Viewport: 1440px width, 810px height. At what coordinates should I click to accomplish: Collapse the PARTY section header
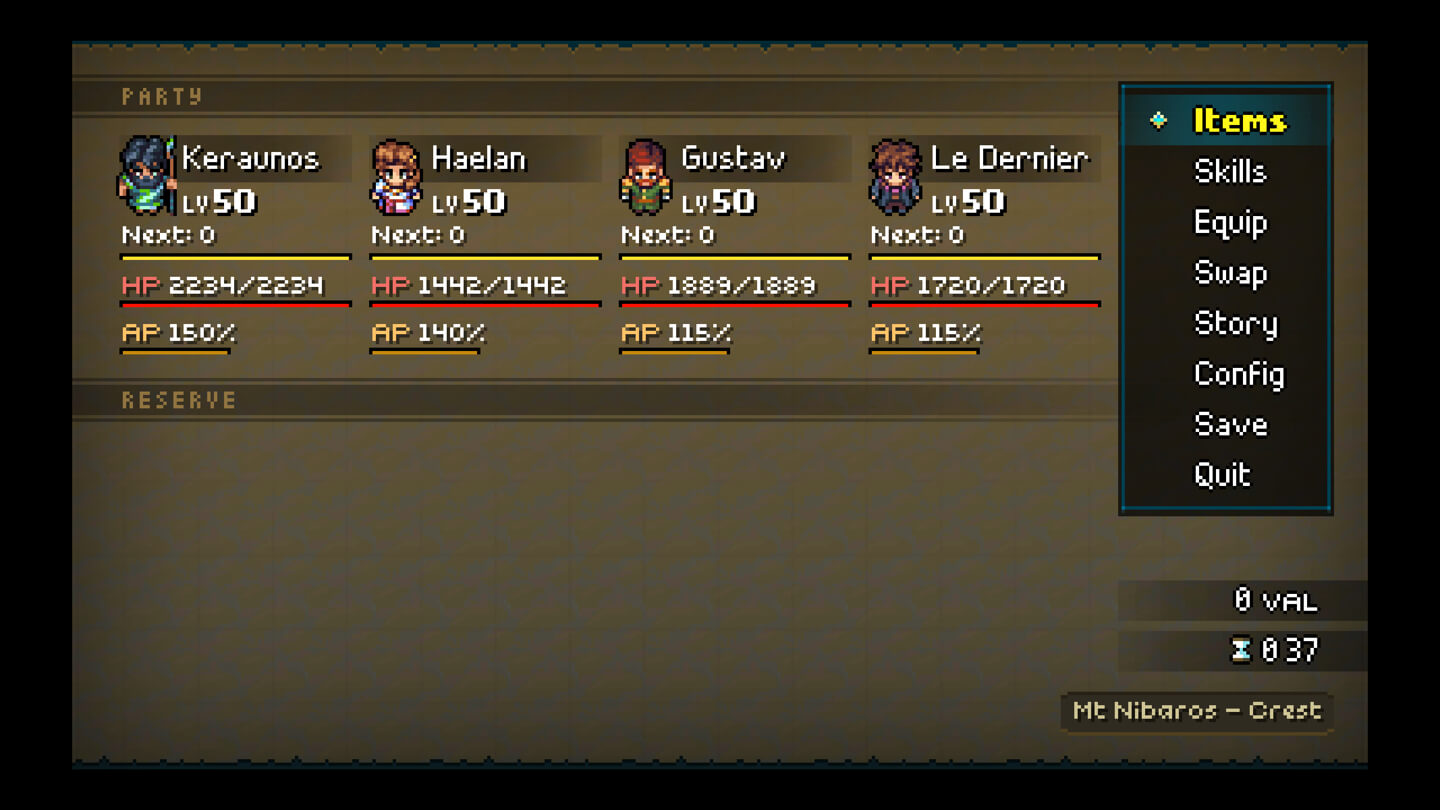coord(162,96)
